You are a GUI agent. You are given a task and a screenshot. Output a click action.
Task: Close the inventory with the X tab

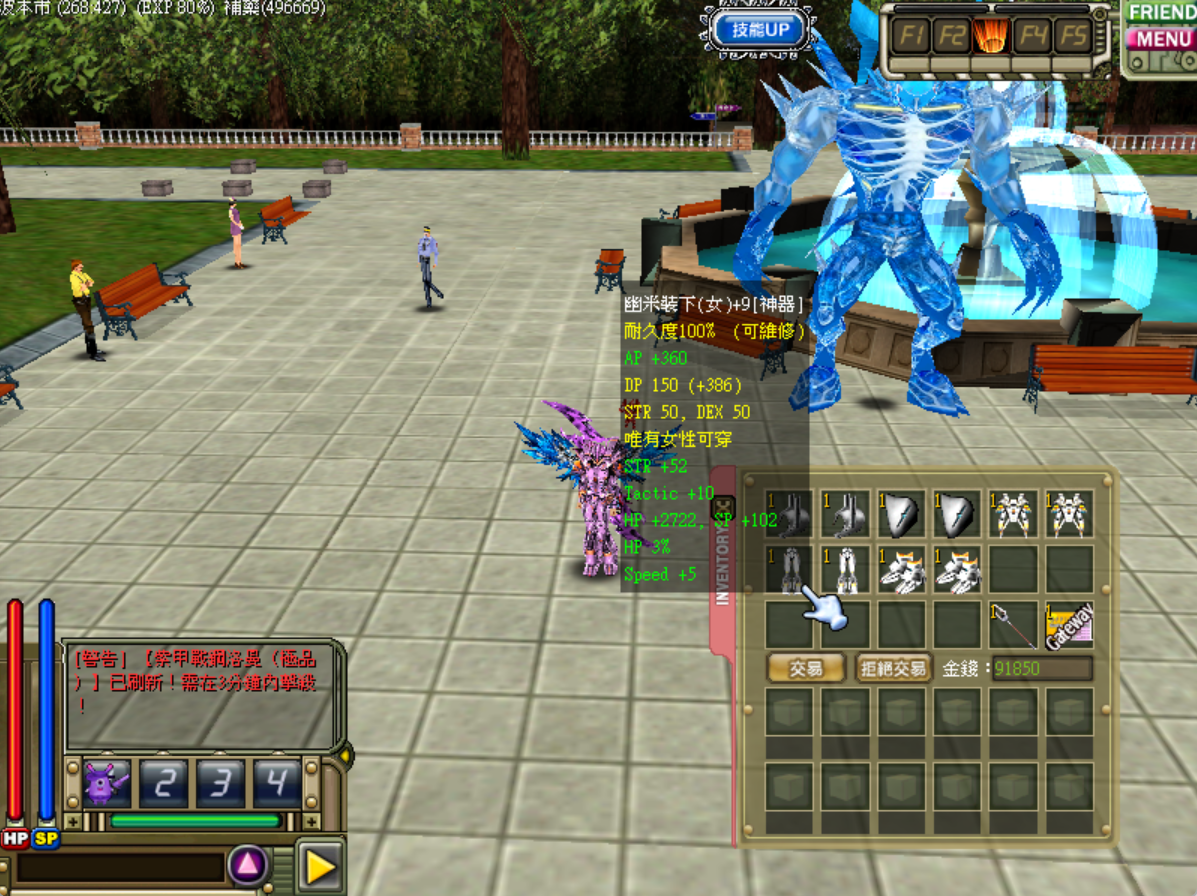[x=724, y=508]
